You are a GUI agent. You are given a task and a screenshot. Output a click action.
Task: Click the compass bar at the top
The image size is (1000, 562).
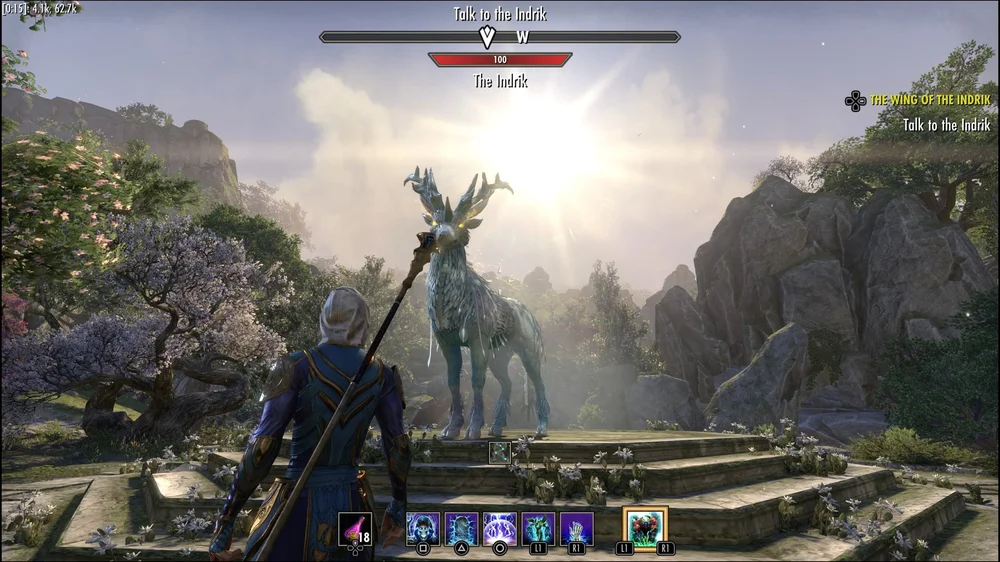500,37
